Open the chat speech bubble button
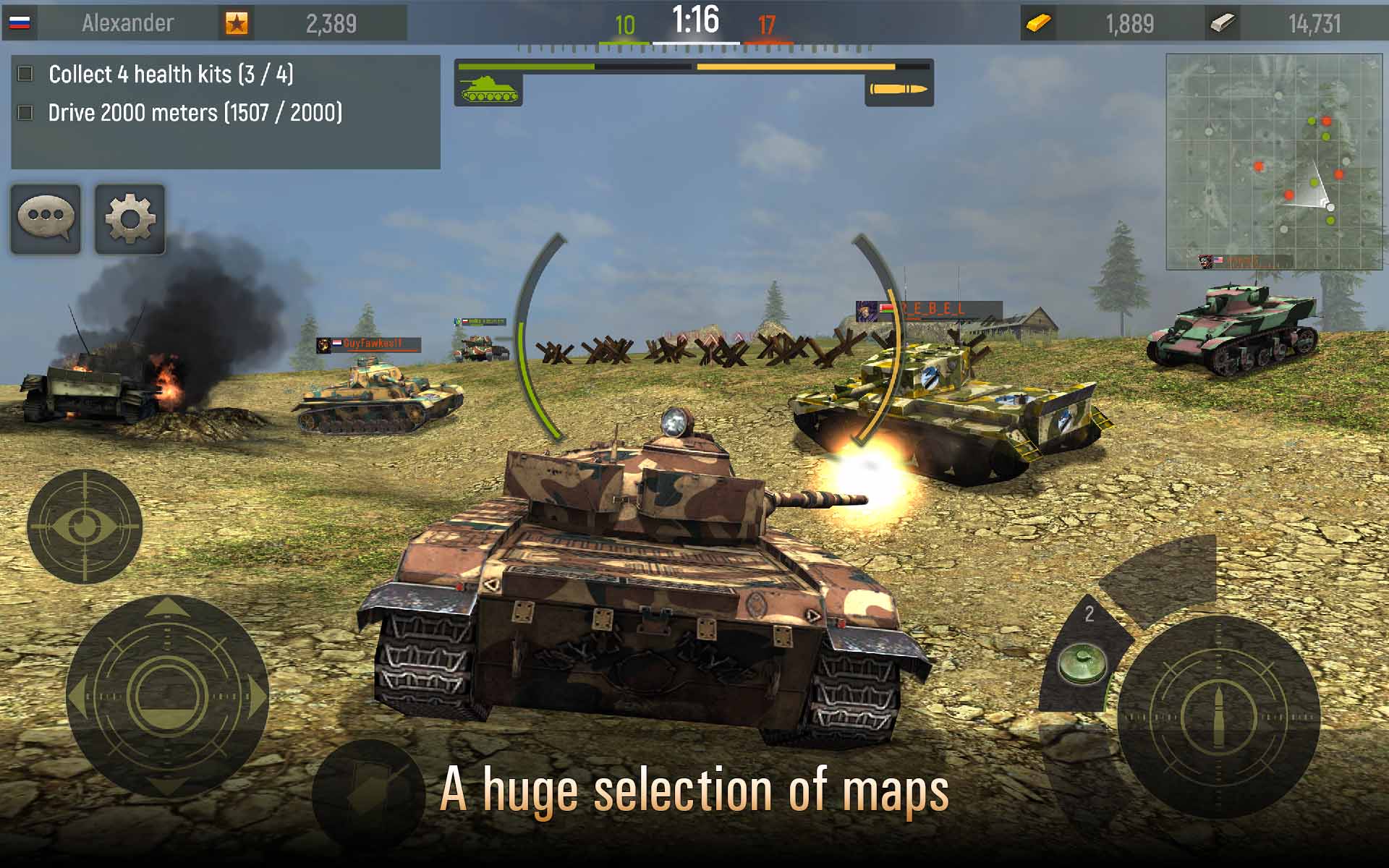This screenshot has height=868, width=1389. [x=46, y=218]
